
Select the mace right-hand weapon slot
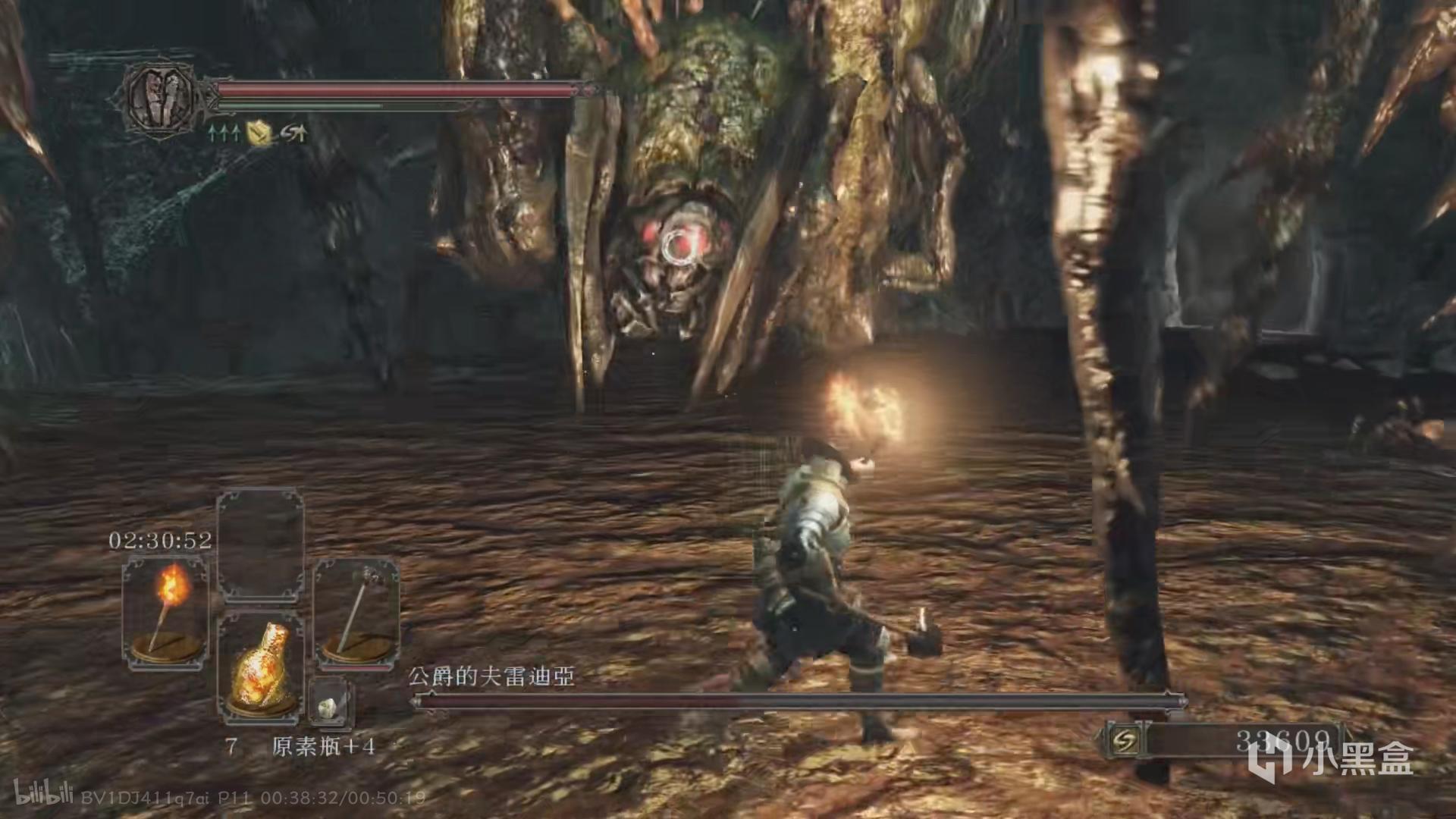coord(356,613)
